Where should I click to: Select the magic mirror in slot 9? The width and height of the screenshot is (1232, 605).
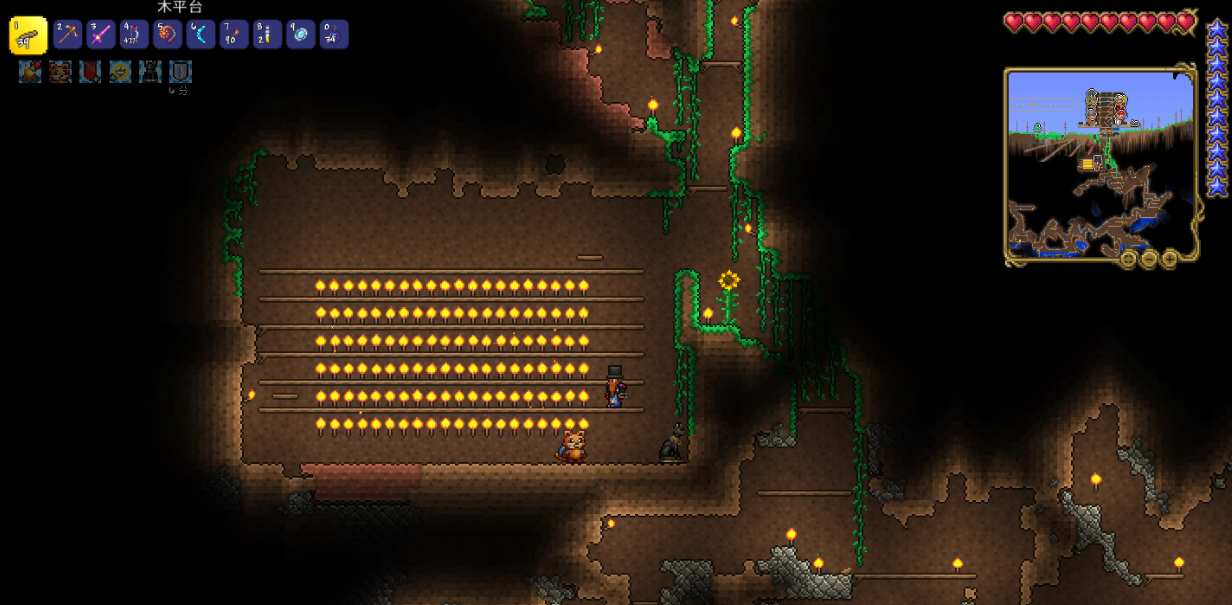coord(301,35)
